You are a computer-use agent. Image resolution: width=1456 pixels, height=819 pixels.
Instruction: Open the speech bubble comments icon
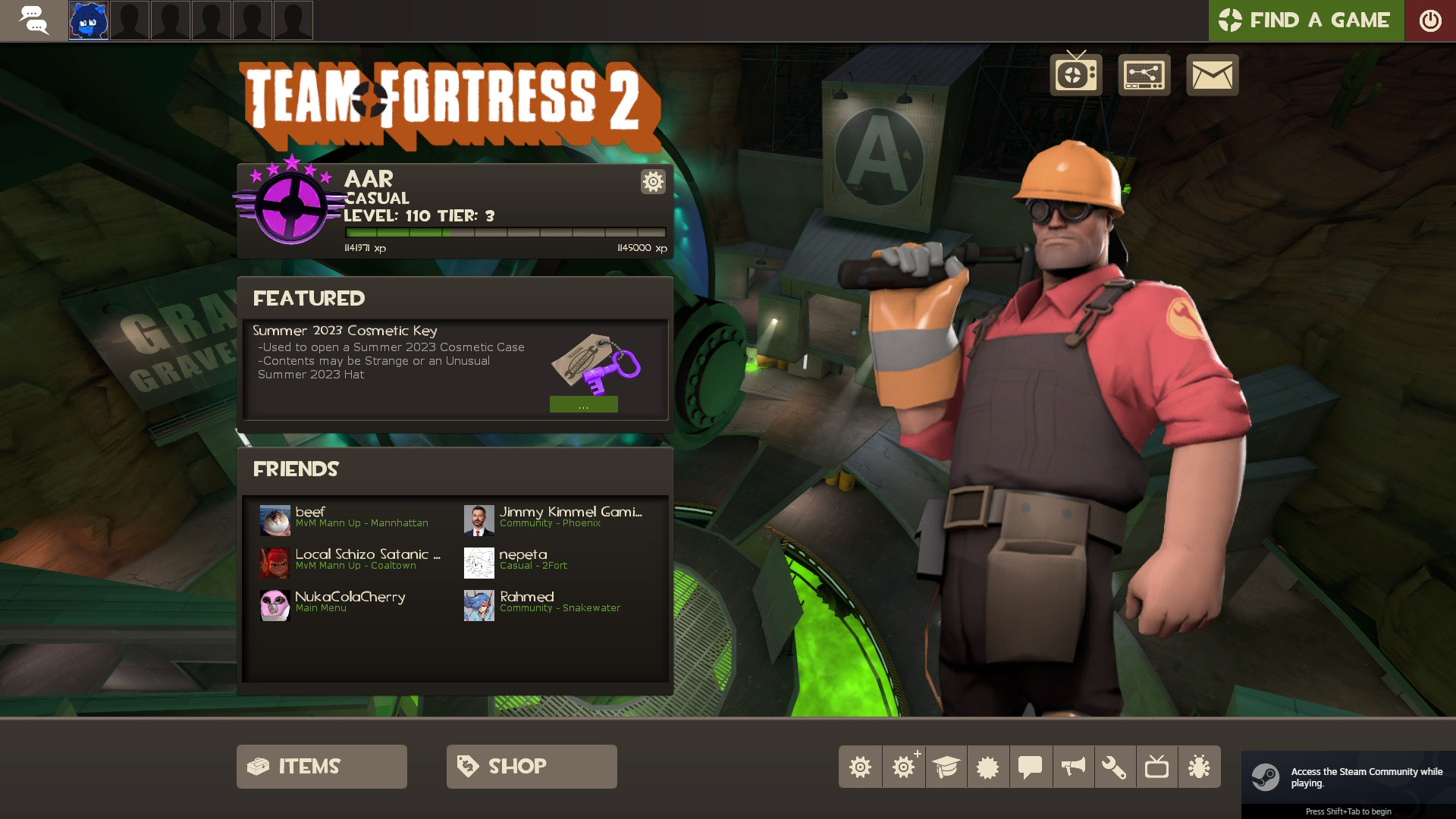coord(1028,767)
